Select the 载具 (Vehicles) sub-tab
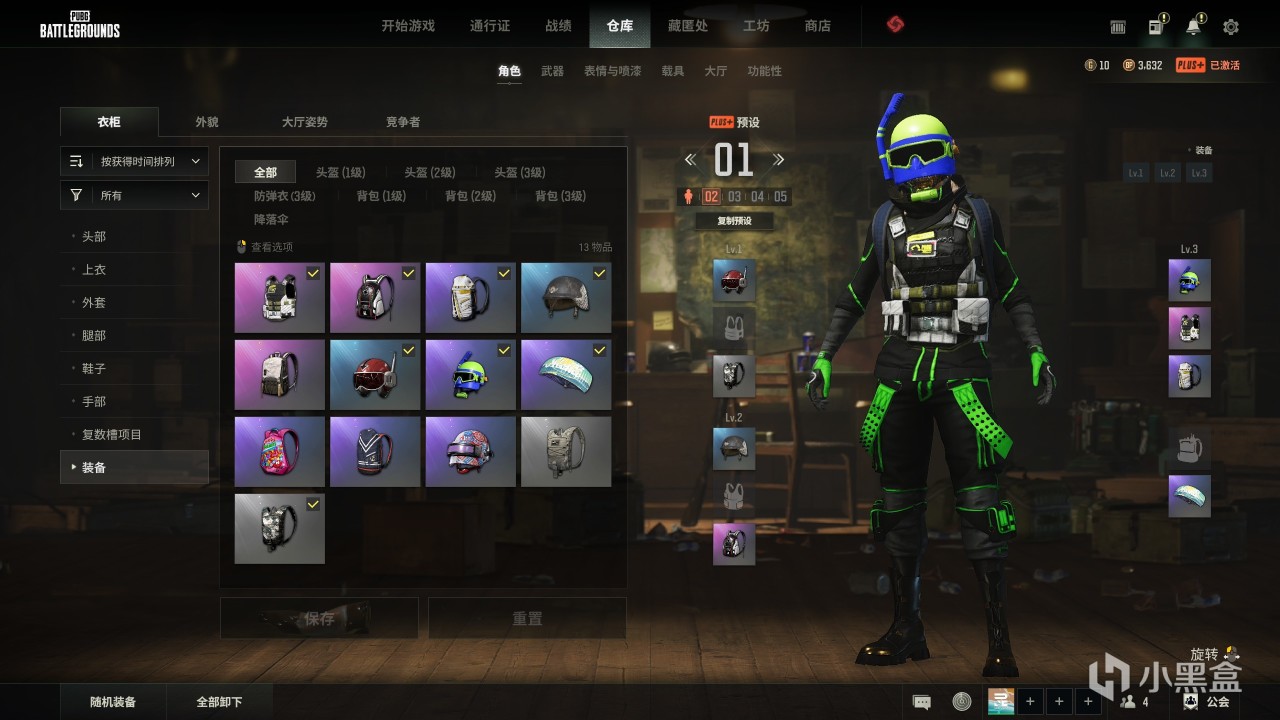 click(x=673, y=71)
